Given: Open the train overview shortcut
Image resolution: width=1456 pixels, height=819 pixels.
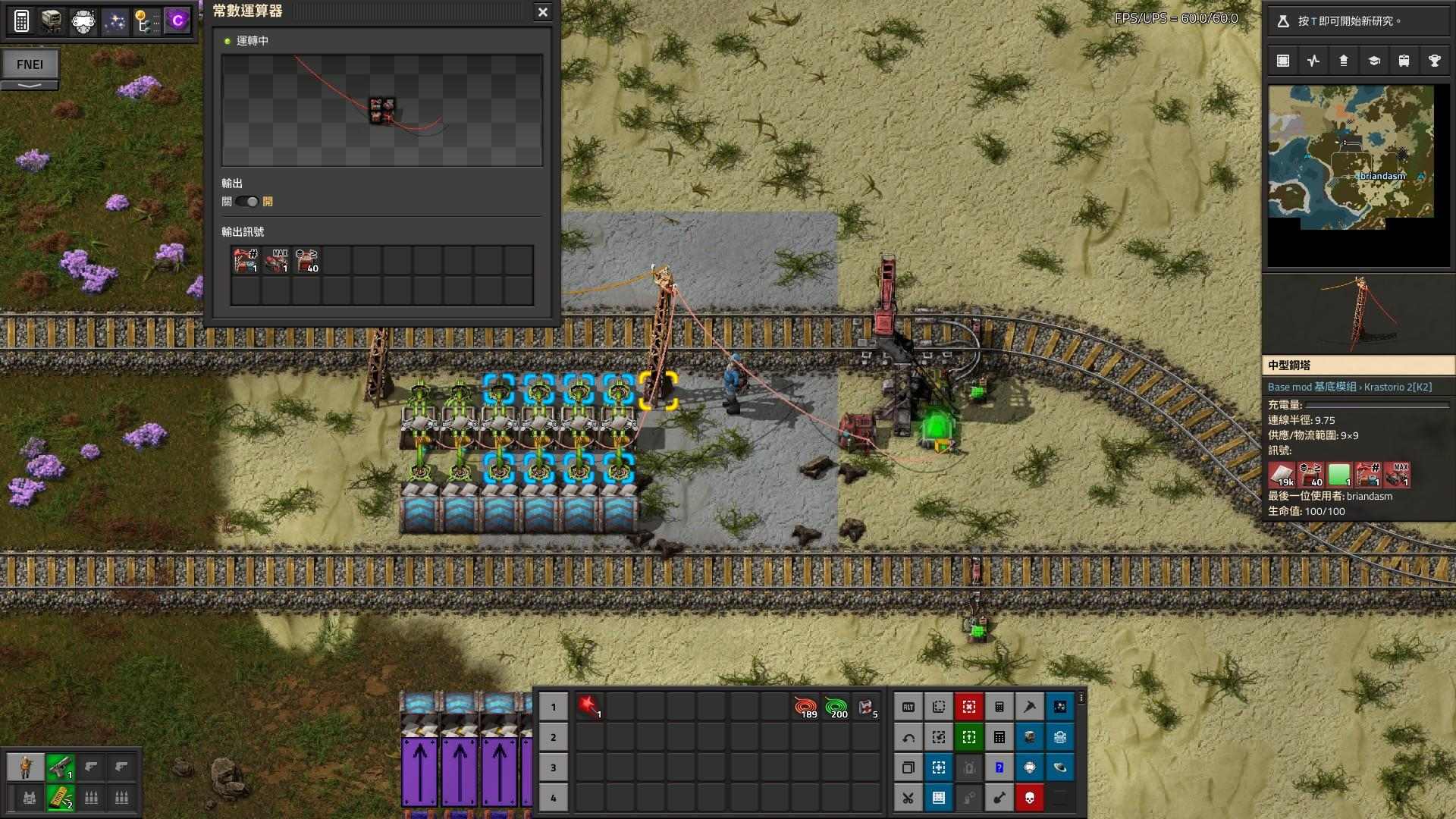Looking at the screenshot, I should pyautogui.click(x=1030, y=736).
